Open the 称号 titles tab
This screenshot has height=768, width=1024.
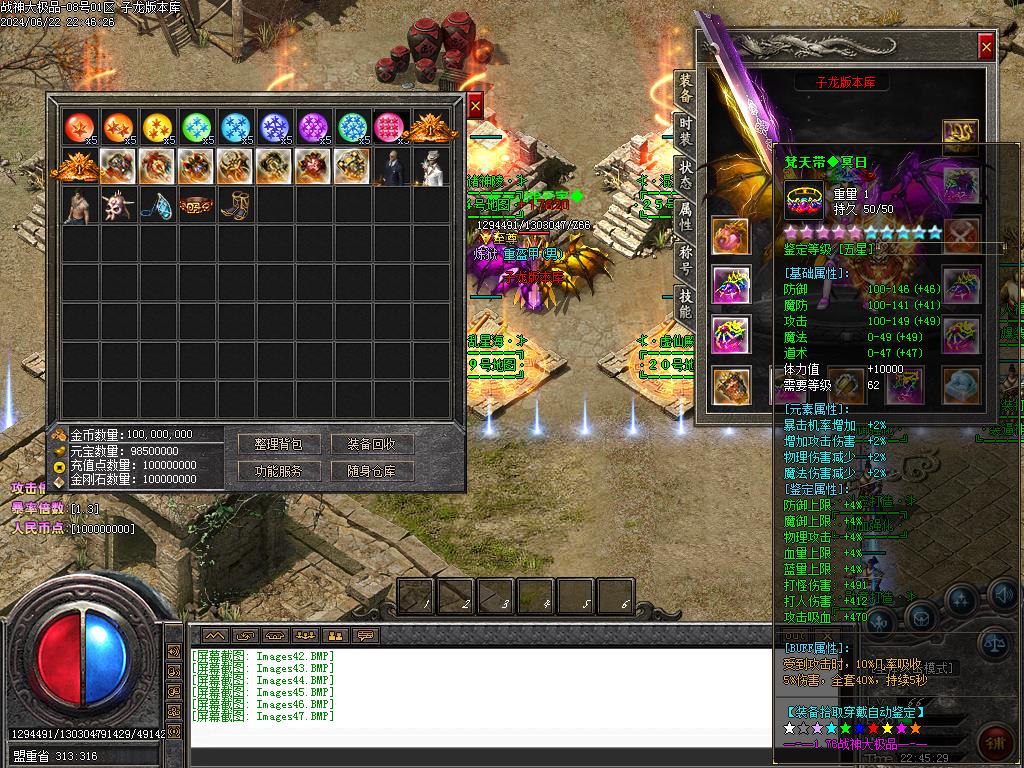685,260
